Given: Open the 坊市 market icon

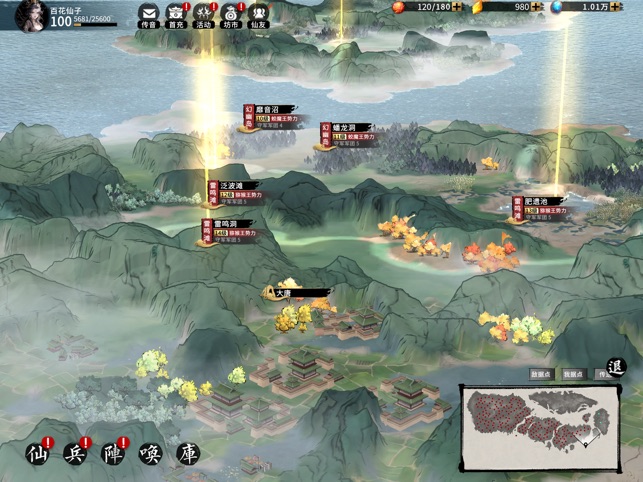Looking at the screenshot, I should pos(231,14).
